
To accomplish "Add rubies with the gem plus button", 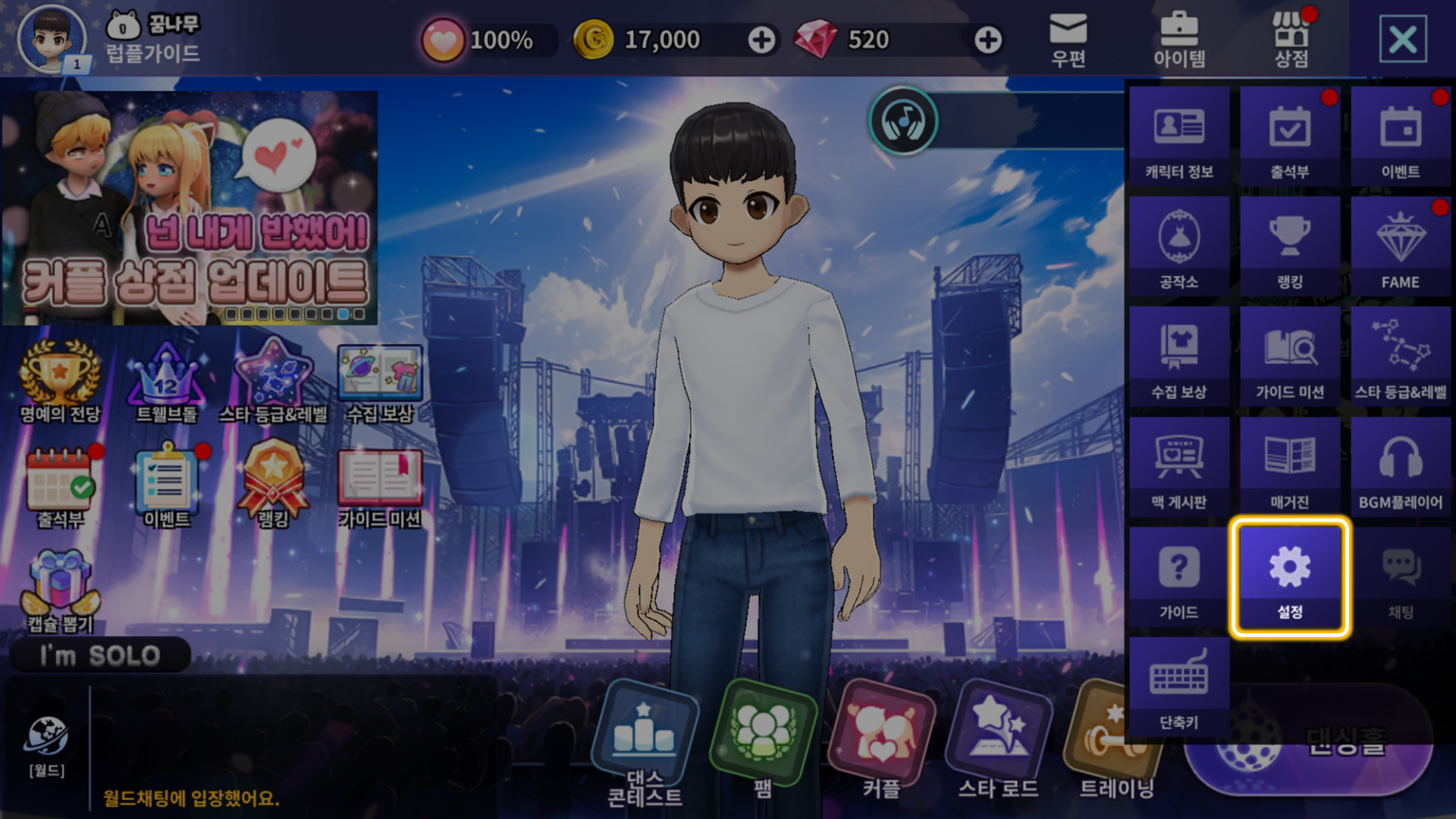I will click(987, 40).
